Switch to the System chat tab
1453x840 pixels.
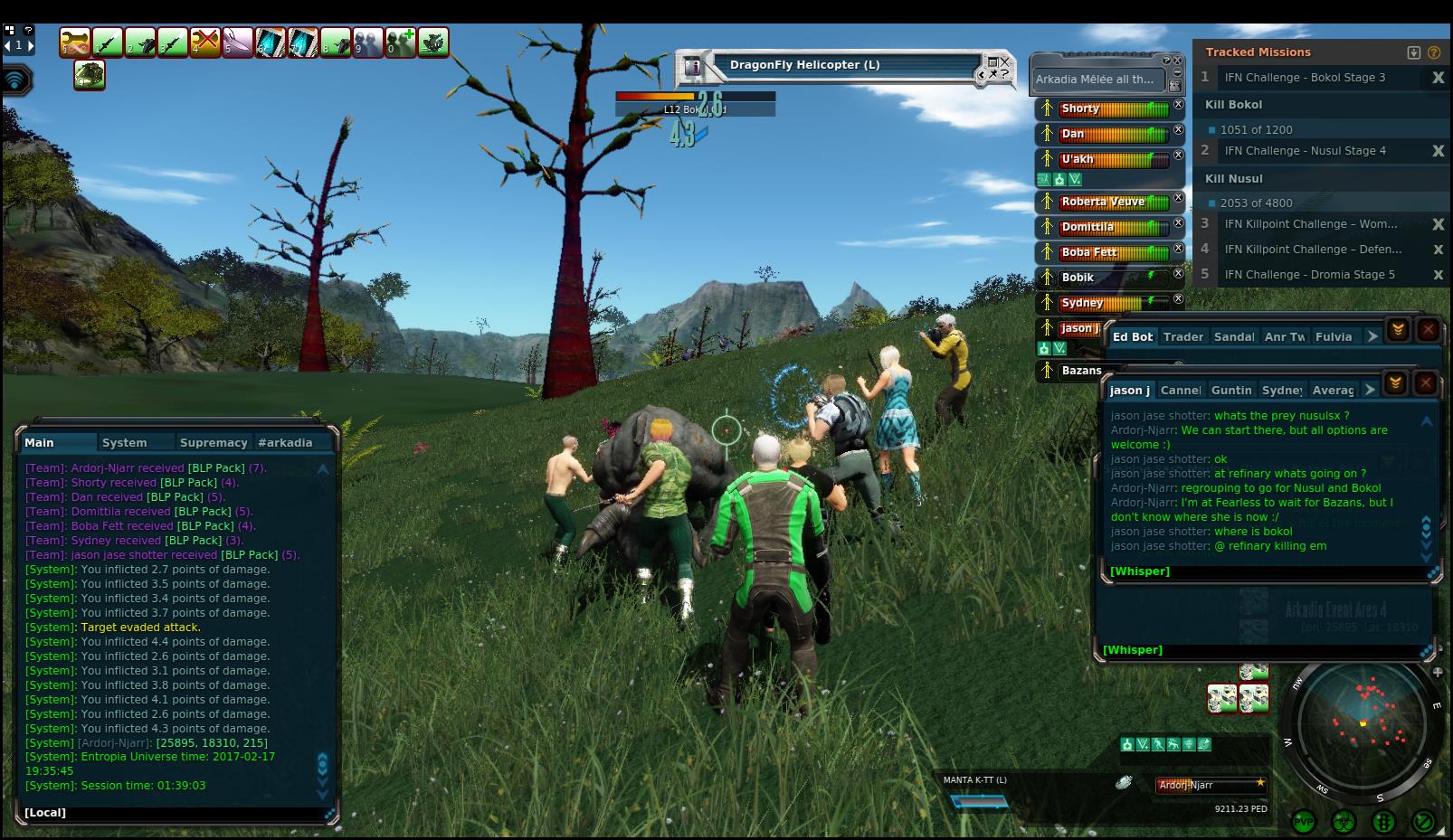point(125,443)
